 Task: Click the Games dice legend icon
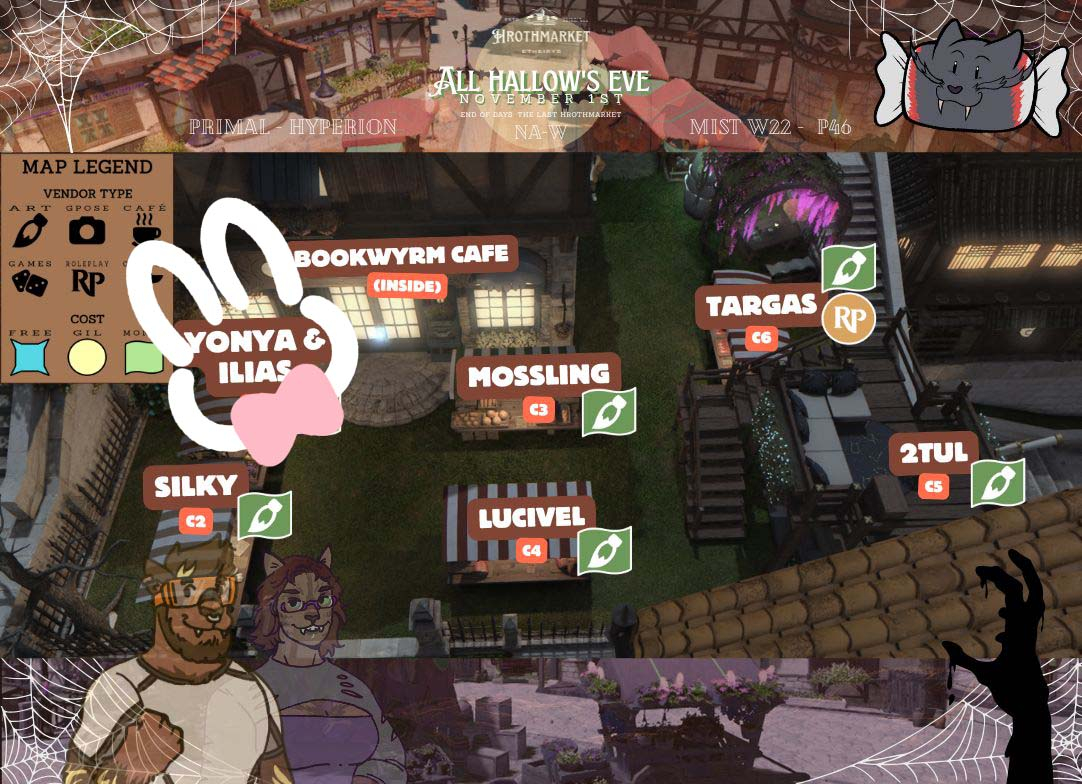[x=29, y=284]
